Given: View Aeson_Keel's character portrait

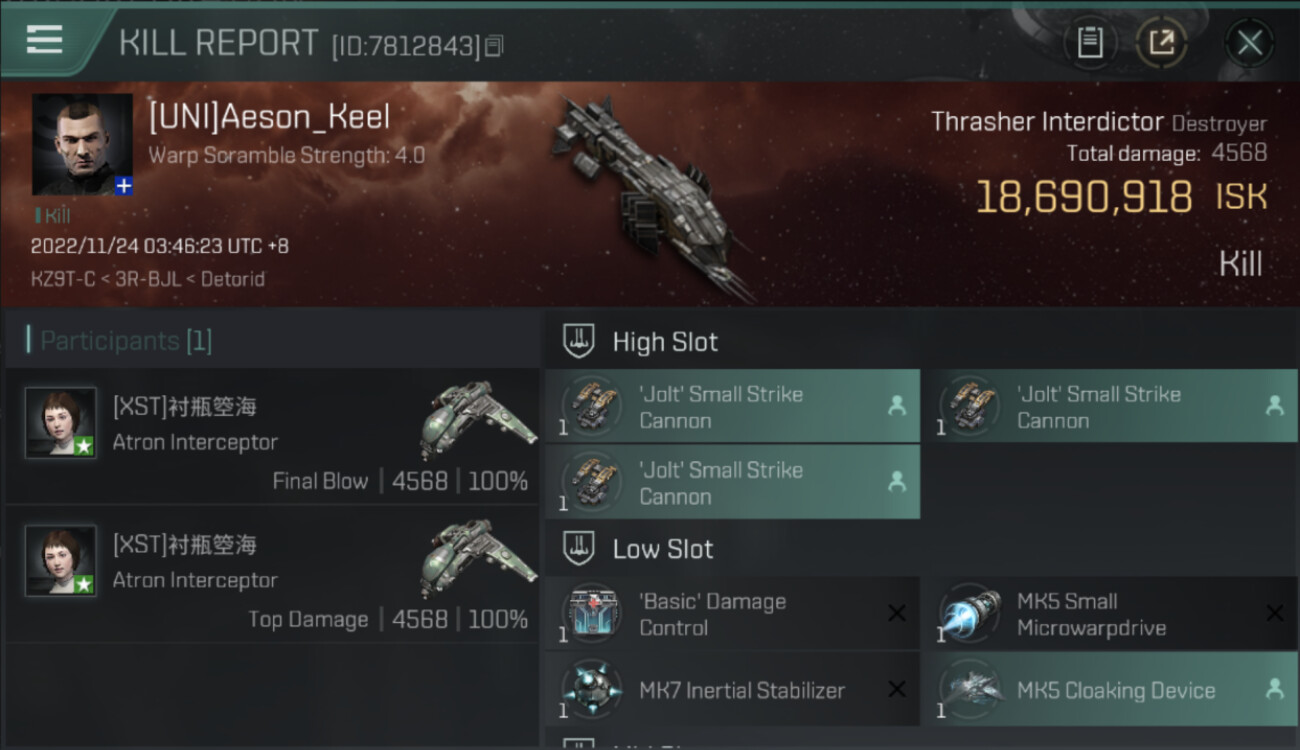Looking at the screenshot, I should [82, 143].
